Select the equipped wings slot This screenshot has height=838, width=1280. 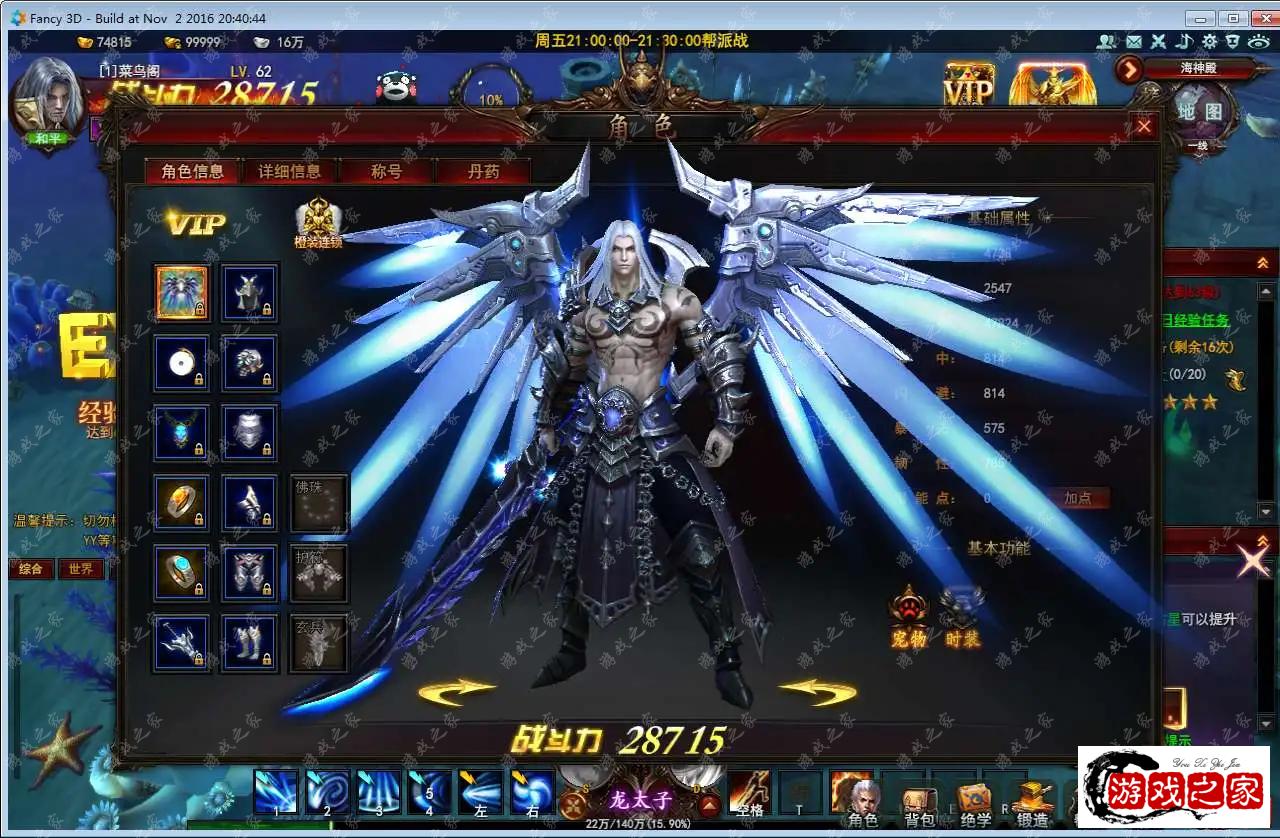(182, 292)
